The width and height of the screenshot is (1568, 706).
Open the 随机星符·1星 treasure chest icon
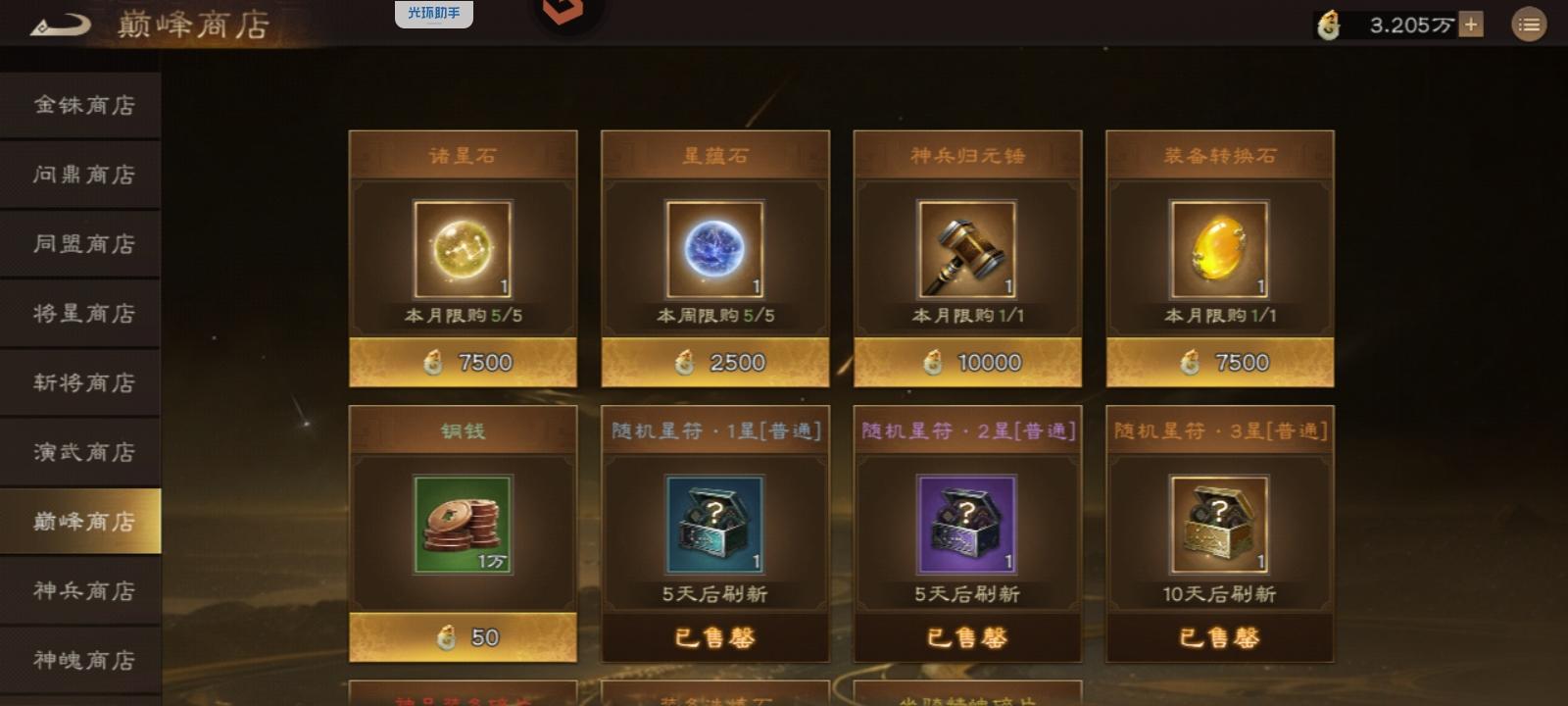point(714,523)
